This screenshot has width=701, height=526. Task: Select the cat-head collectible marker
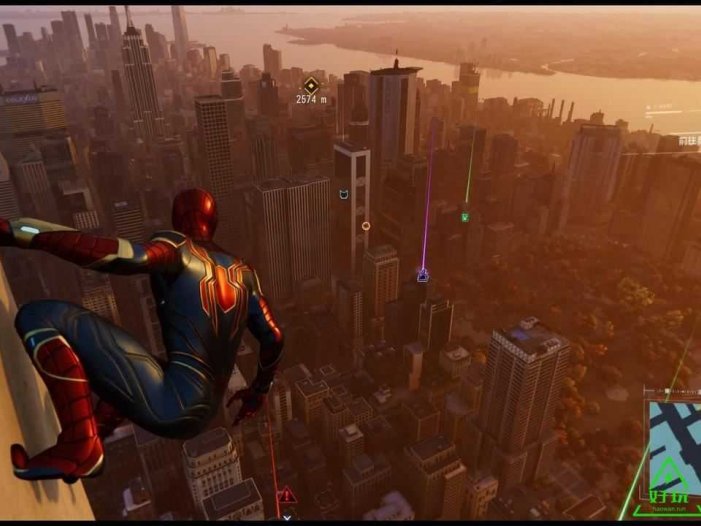click(x=344, y=193)
